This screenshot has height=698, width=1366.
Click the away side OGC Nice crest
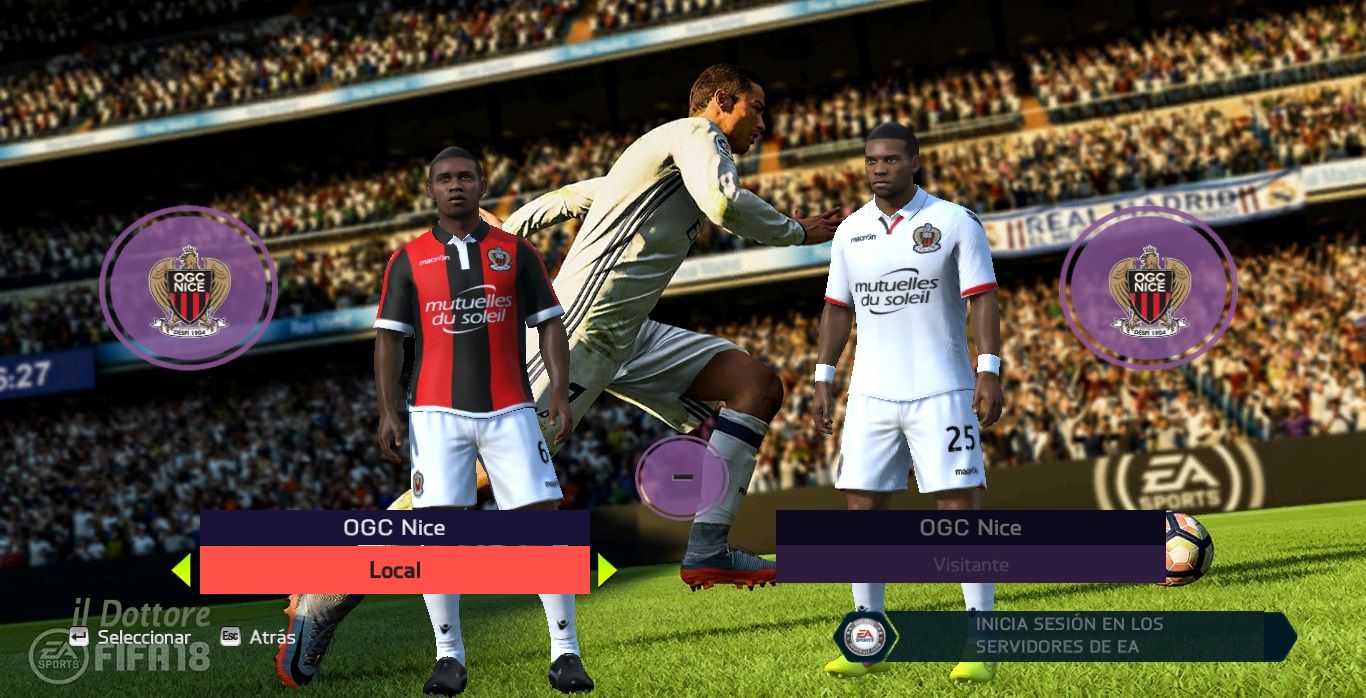coord(1148,288)
